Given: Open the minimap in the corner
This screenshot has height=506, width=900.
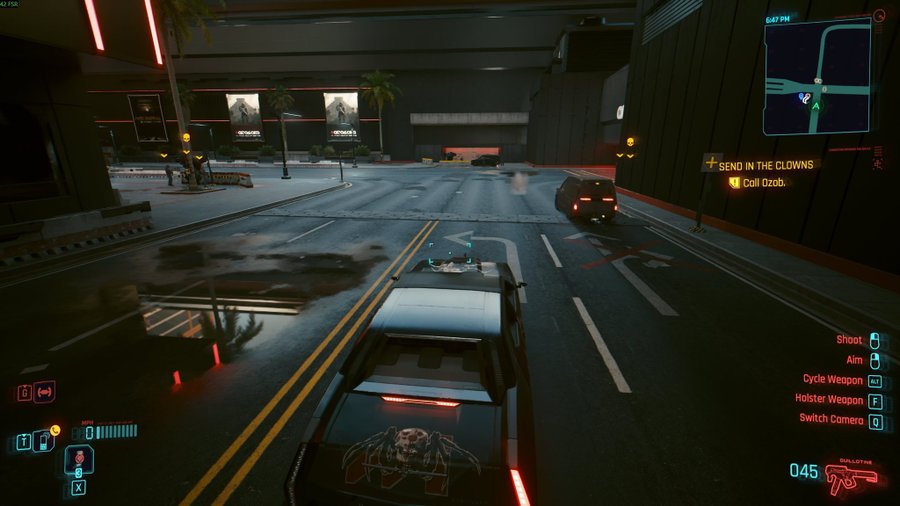Looking at the screenshot, I should [817, 76].
